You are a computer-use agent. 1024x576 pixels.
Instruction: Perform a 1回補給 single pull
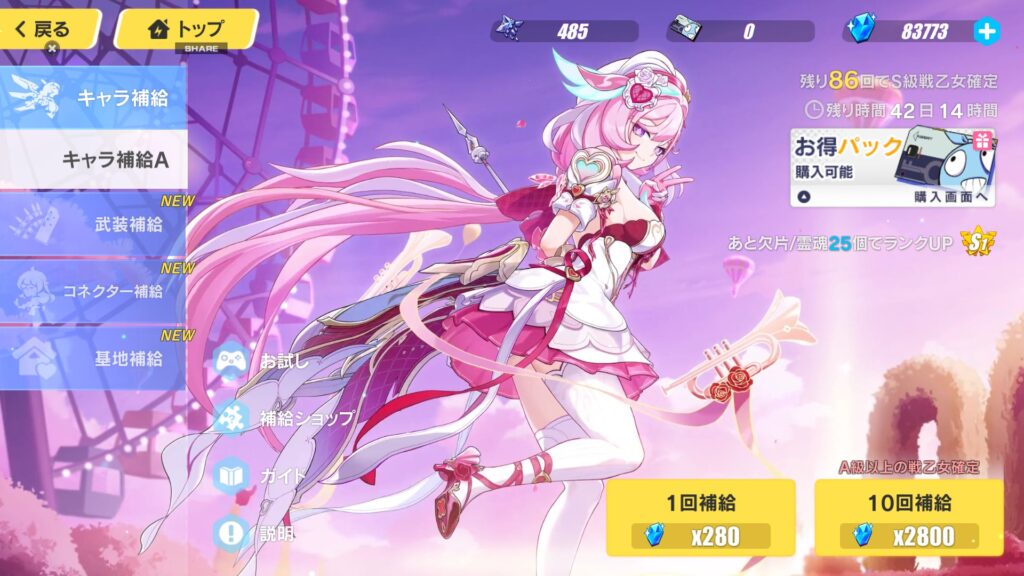point(700,517)
